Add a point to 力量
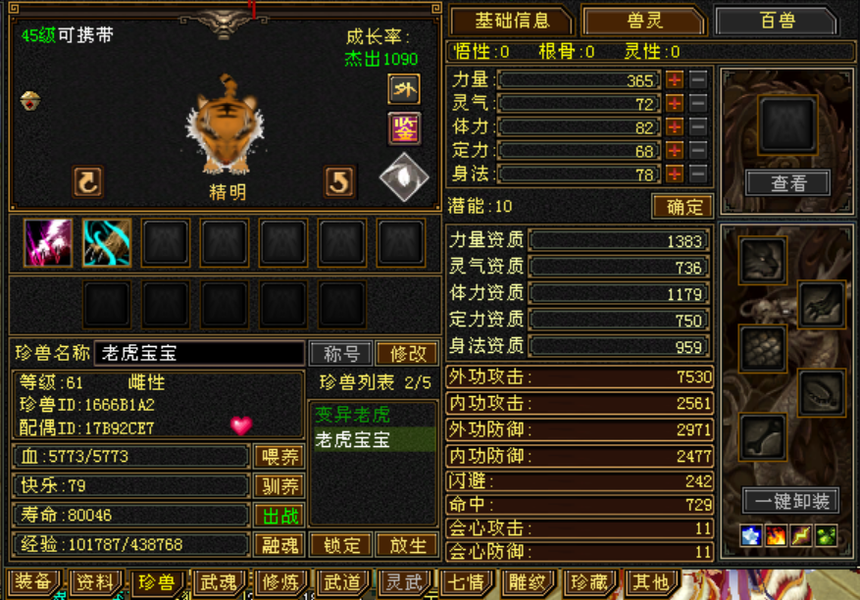Viewport: 860px width, 600px height. click(x=675, y=80)
